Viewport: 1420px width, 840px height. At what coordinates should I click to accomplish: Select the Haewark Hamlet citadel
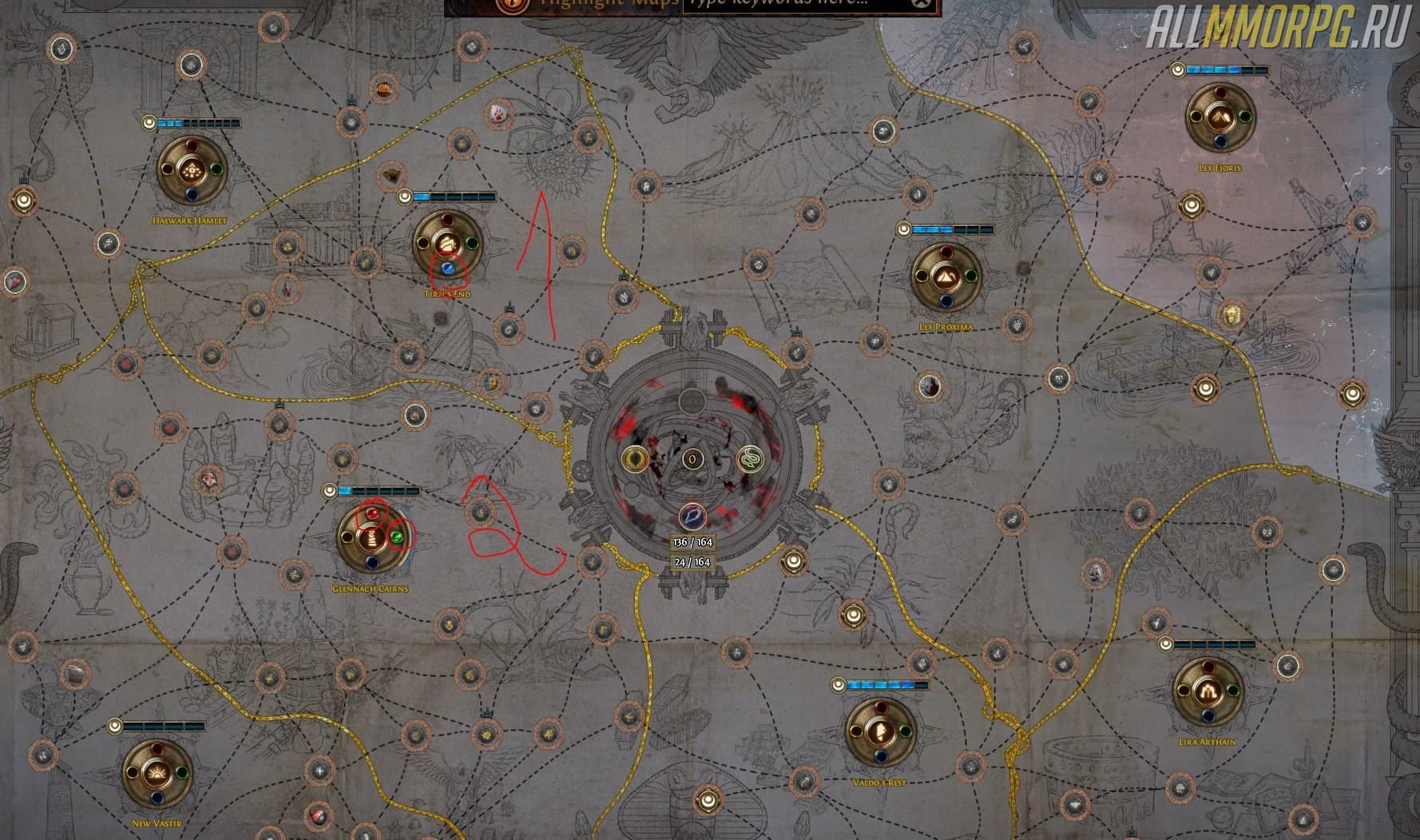[192, 170]
